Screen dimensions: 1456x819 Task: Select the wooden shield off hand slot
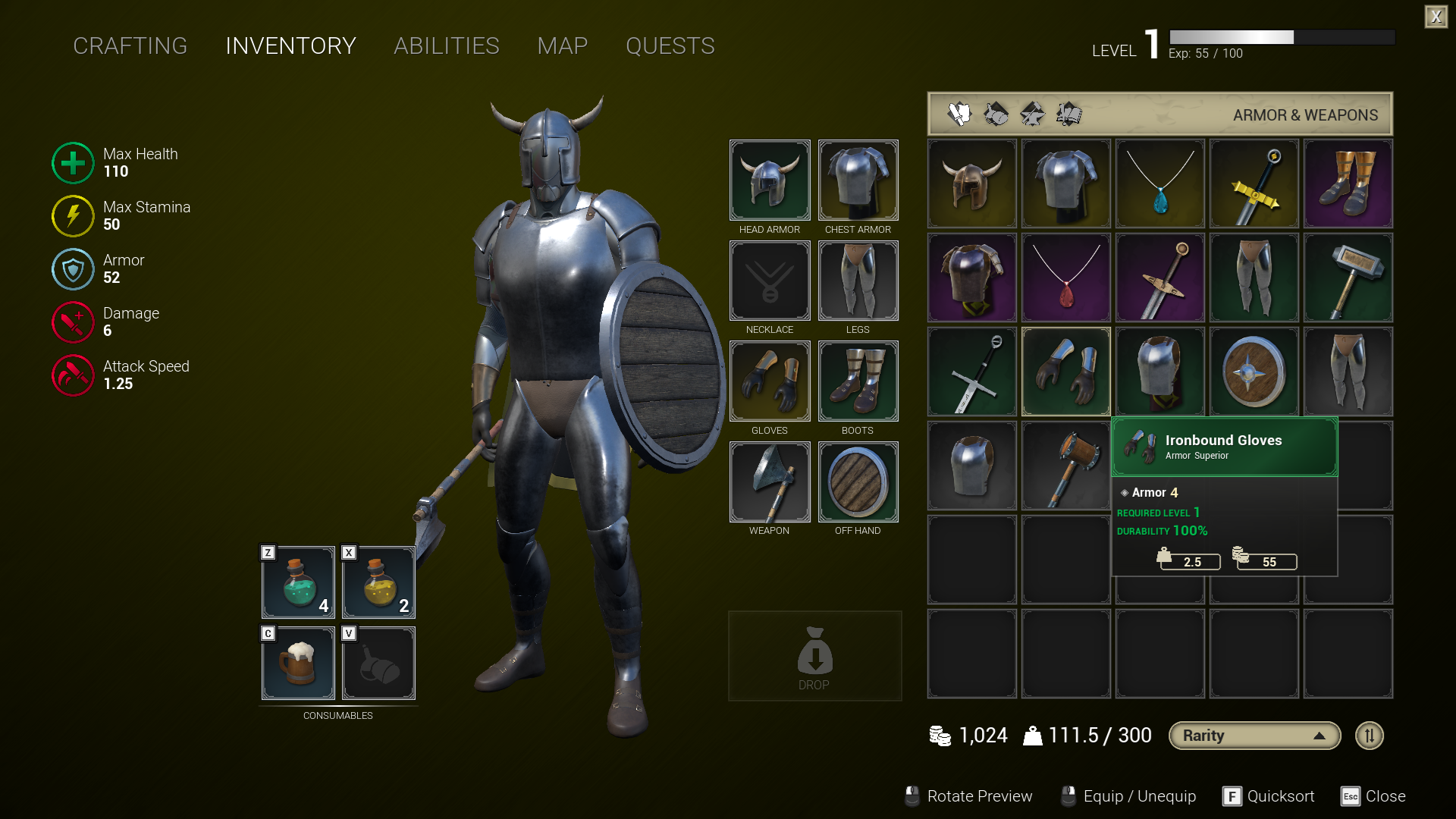[x=858, y=482]
